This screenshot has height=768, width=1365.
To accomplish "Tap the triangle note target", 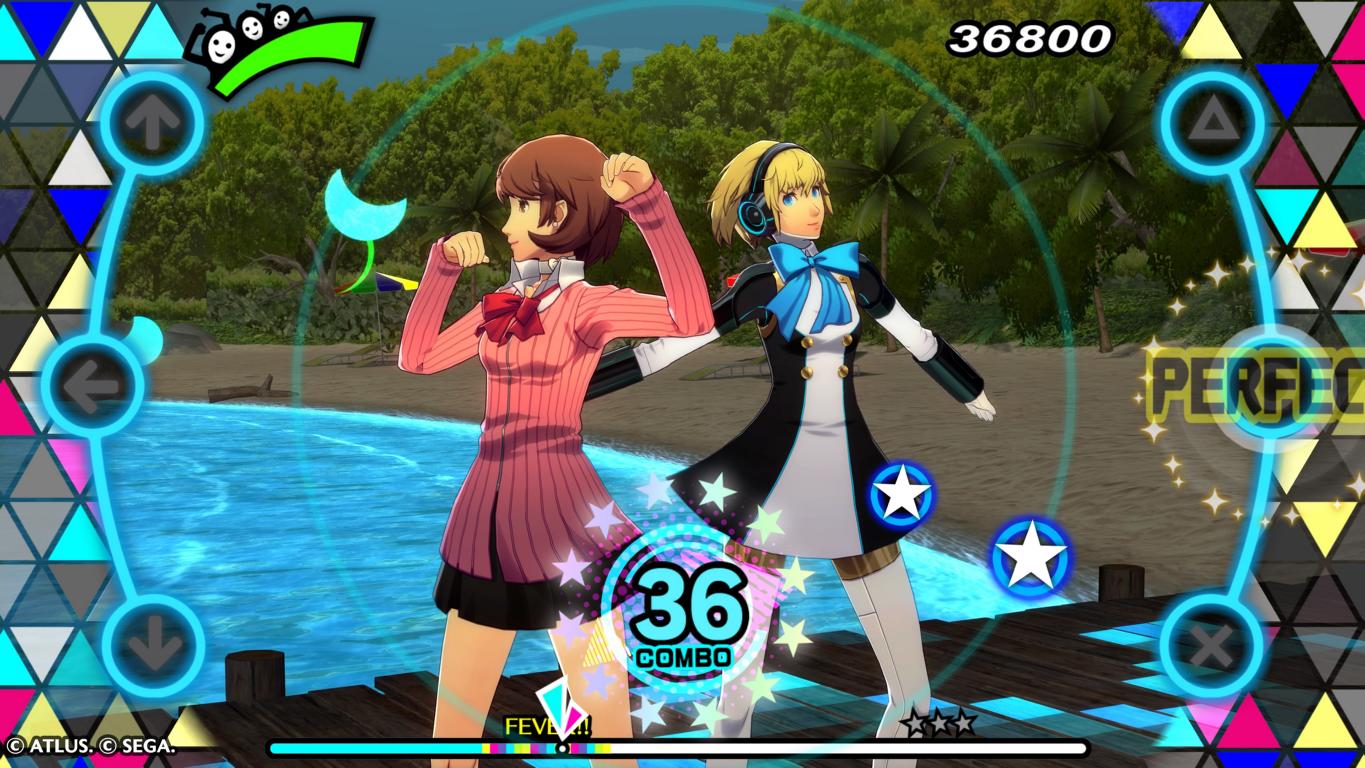I will pos(1212,125).
